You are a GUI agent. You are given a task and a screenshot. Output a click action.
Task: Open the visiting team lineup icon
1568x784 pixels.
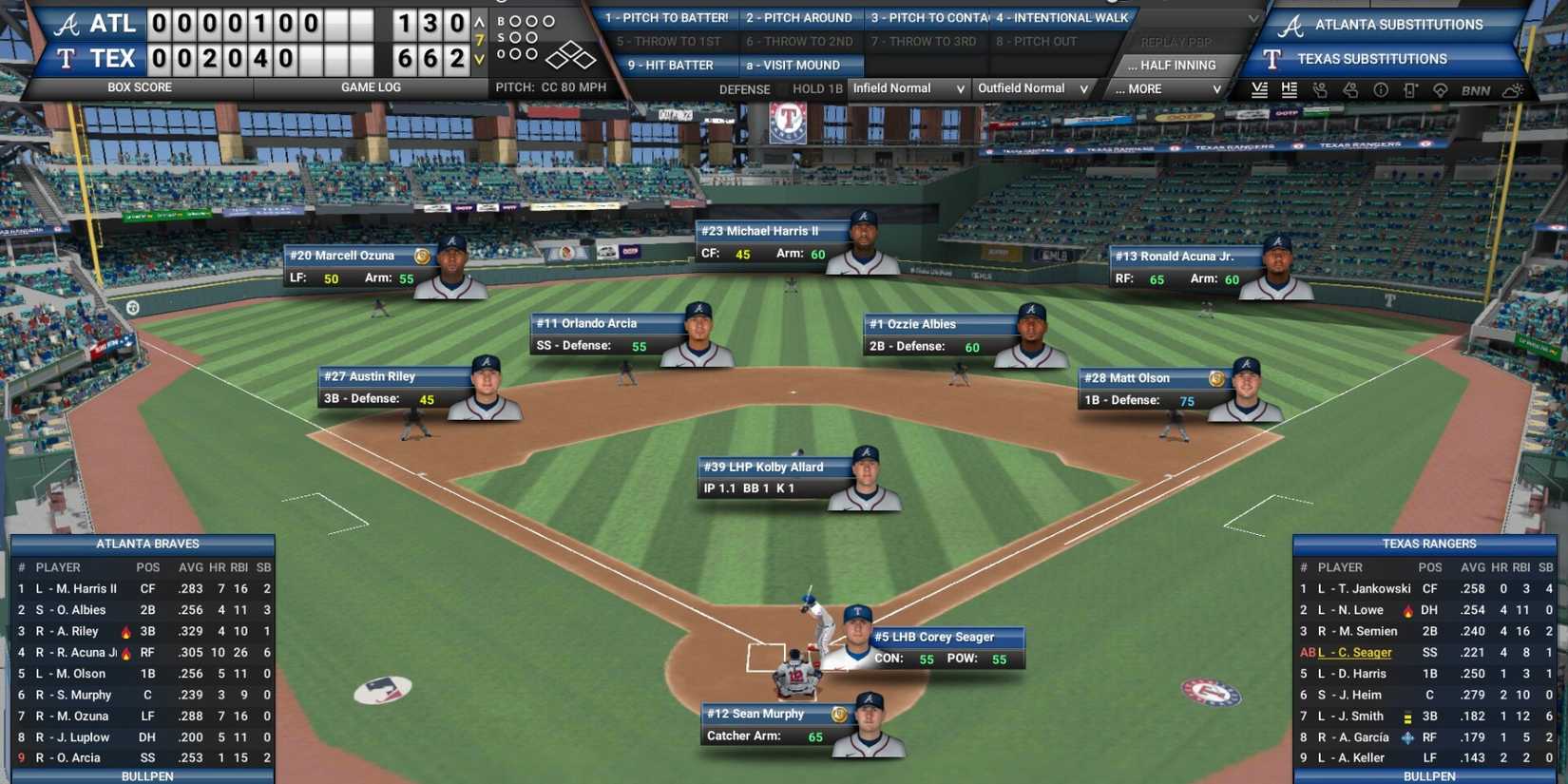click(1260, 90)
